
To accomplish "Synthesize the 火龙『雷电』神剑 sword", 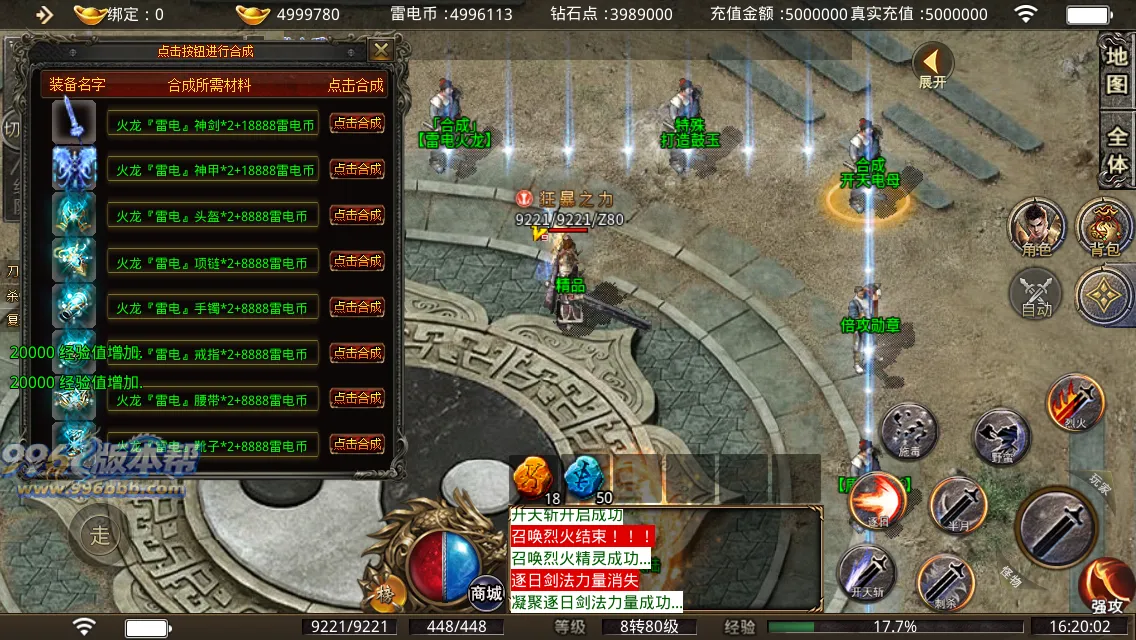I will 357,123.
